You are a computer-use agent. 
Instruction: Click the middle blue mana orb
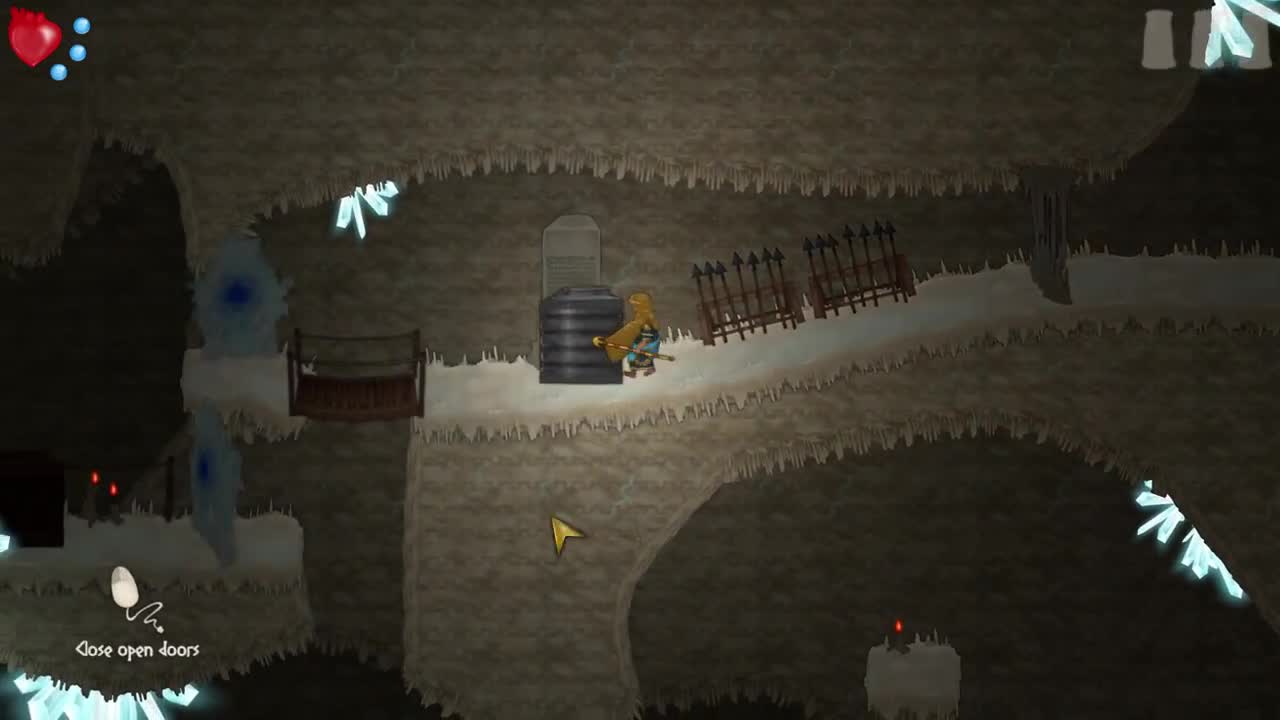(x=78, y=53)
